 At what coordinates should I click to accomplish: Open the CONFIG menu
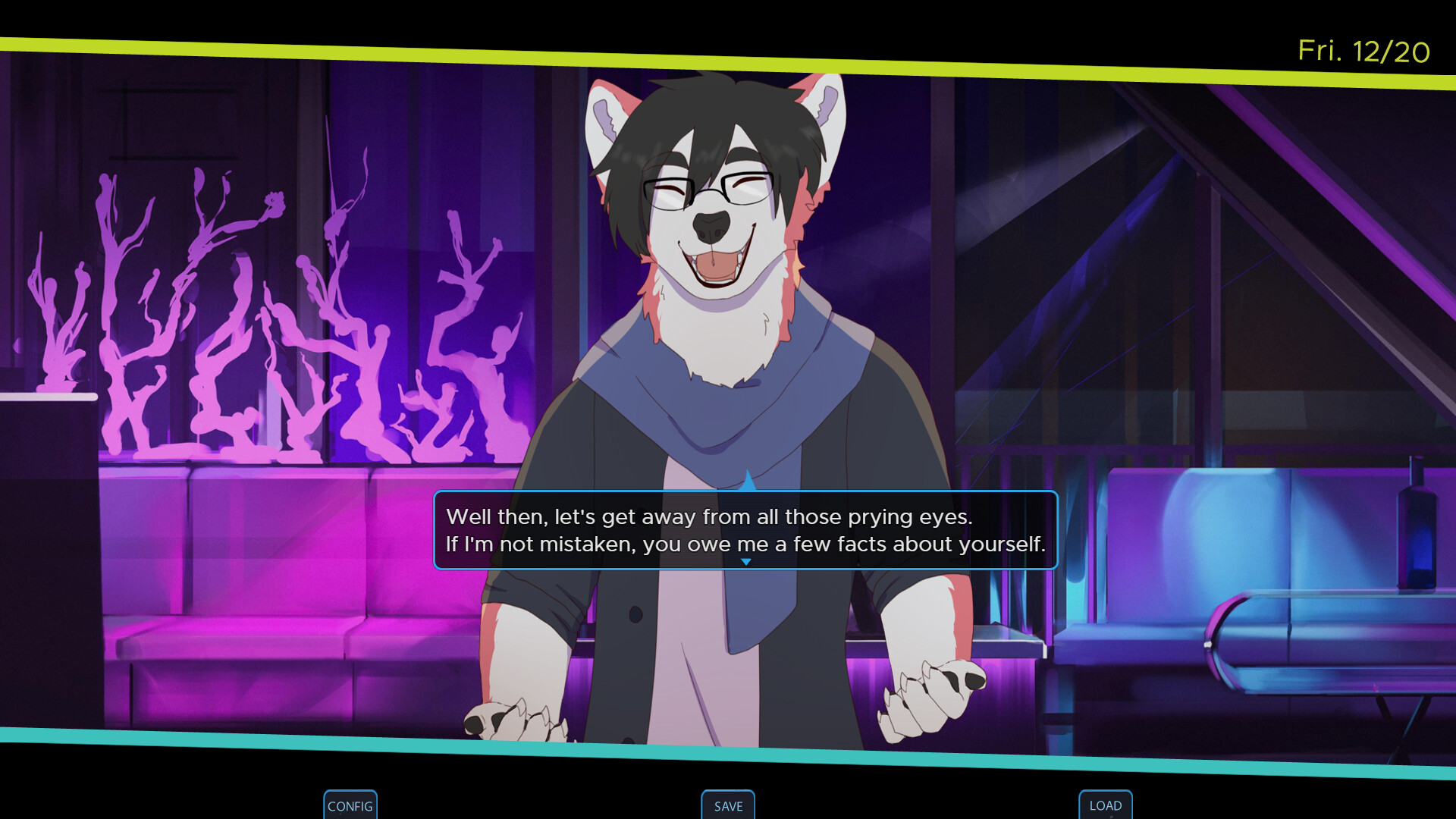point(350,805)
